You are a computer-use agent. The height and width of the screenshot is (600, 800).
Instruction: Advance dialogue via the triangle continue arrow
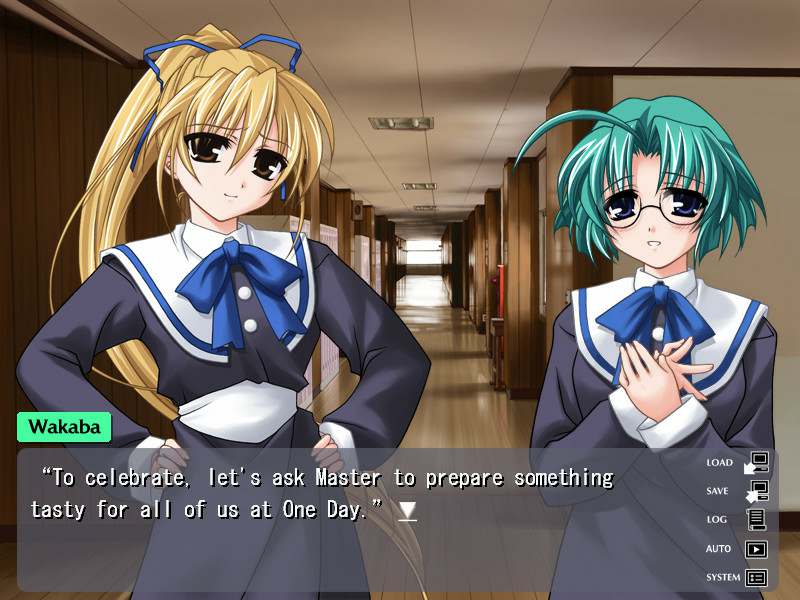point(407,511)
